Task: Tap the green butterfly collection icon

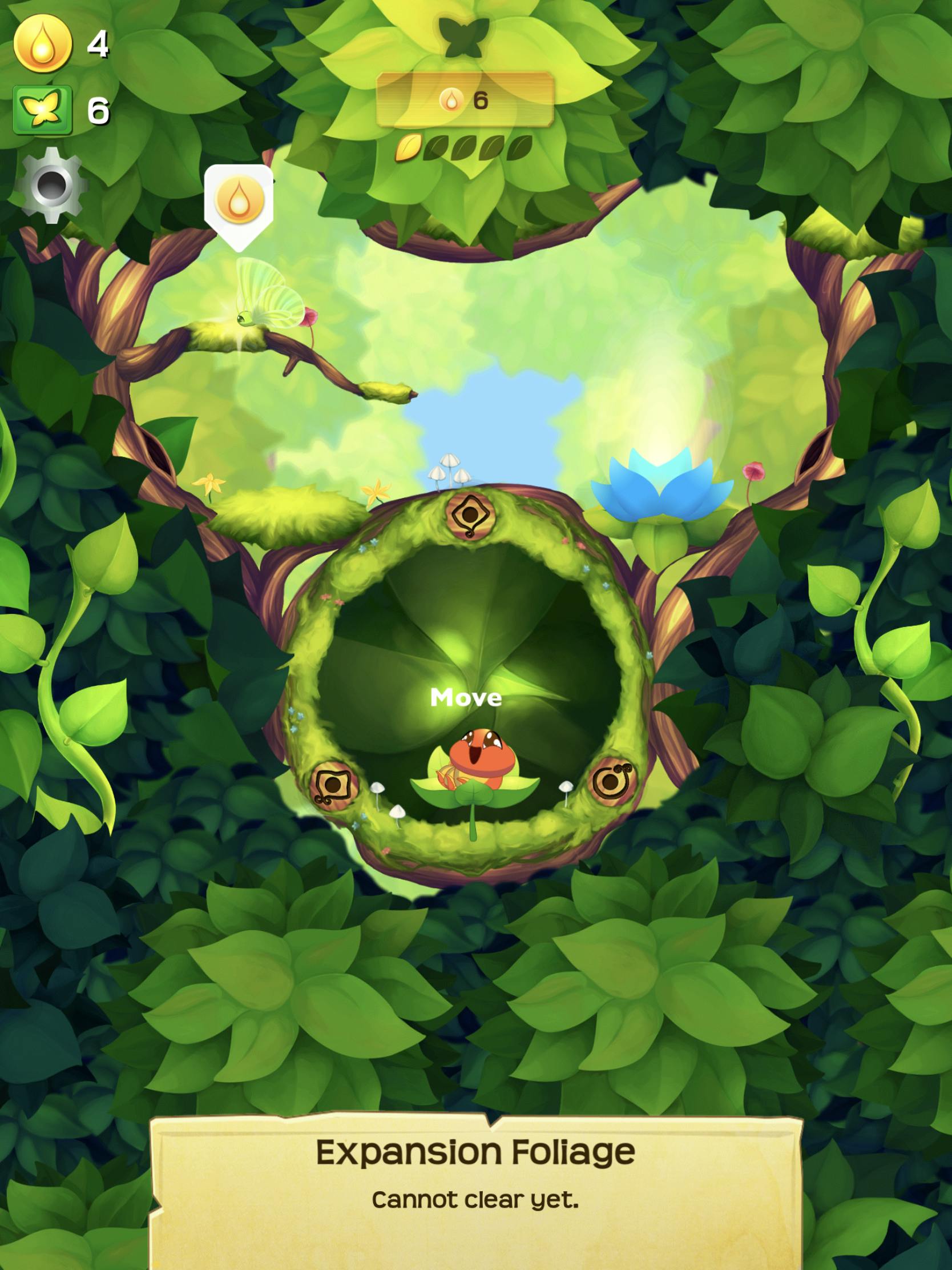Action: [x=42, y=110]
